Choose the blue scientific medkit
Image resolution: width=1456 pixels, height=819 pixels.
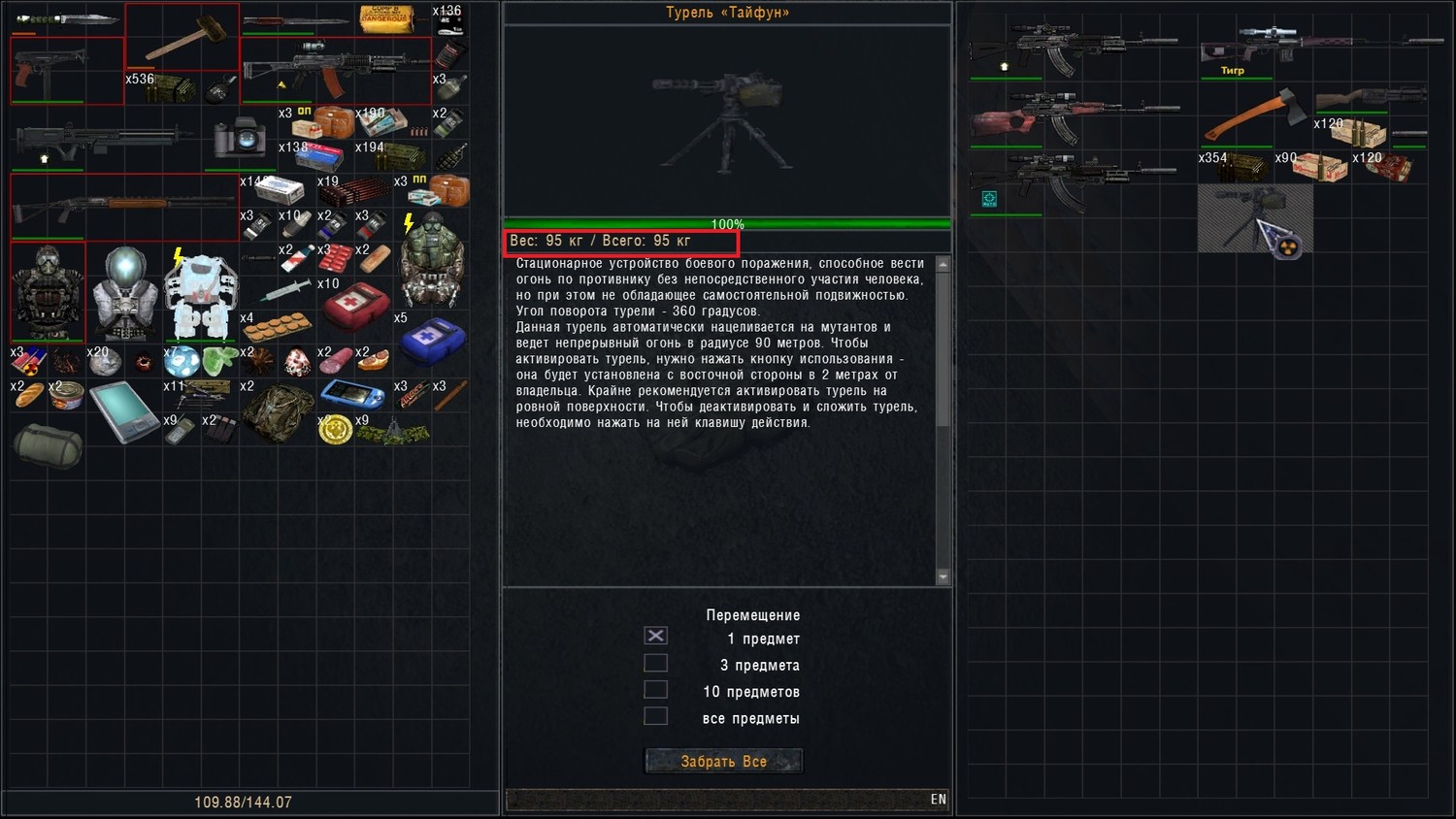(x=432, y=342)
